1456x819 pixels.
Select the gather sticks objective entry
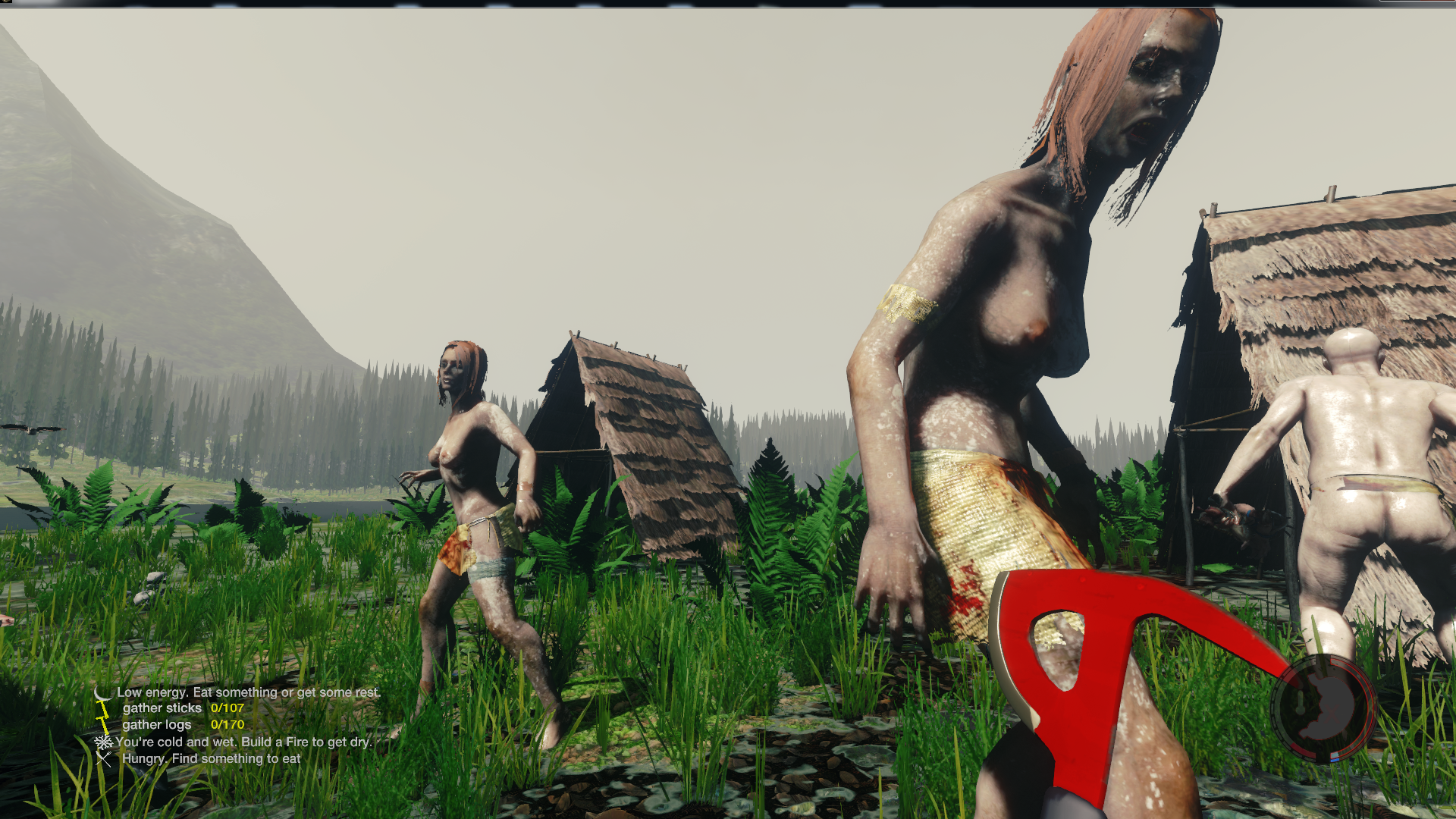pyautogui.click(x=162, y=708)
